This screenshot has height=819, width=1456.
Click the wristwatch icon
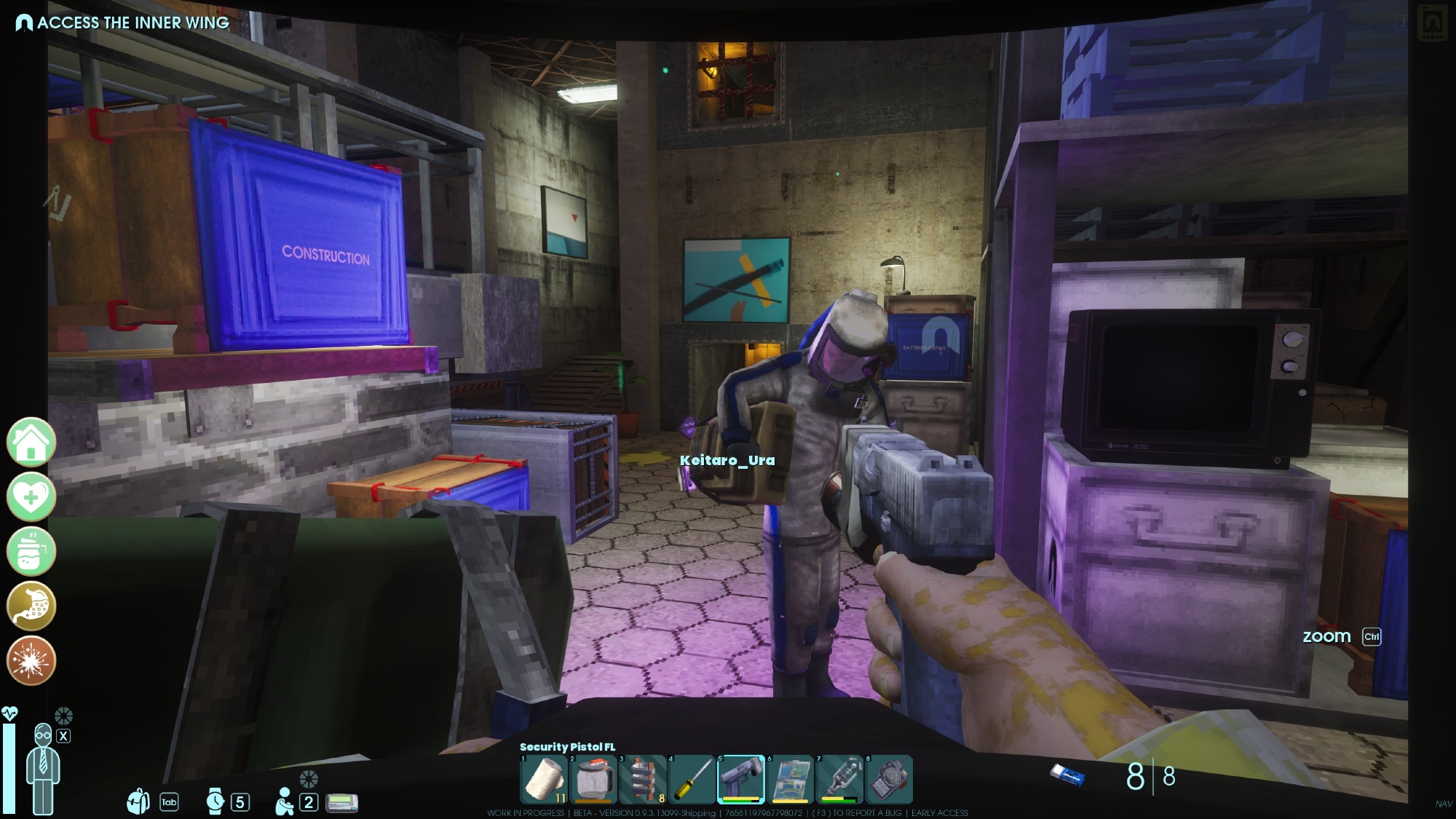click(x=215, y=802)
